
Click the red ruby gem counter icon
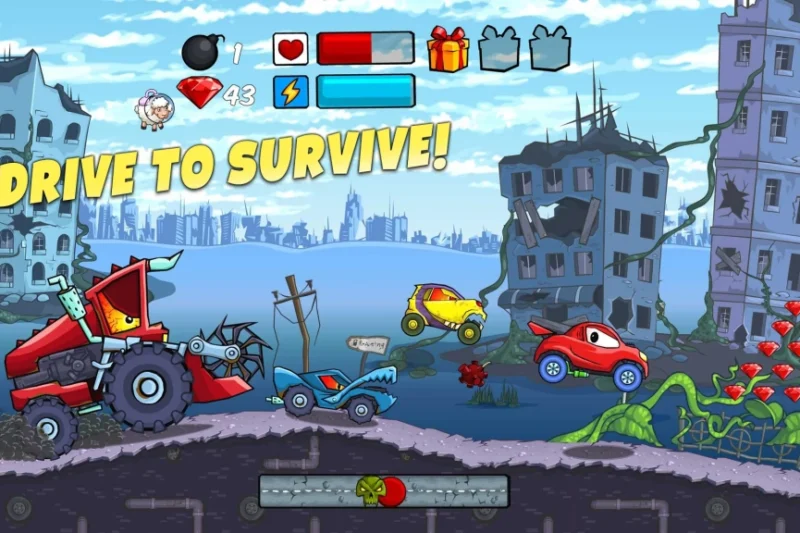(x=200, y=93)
